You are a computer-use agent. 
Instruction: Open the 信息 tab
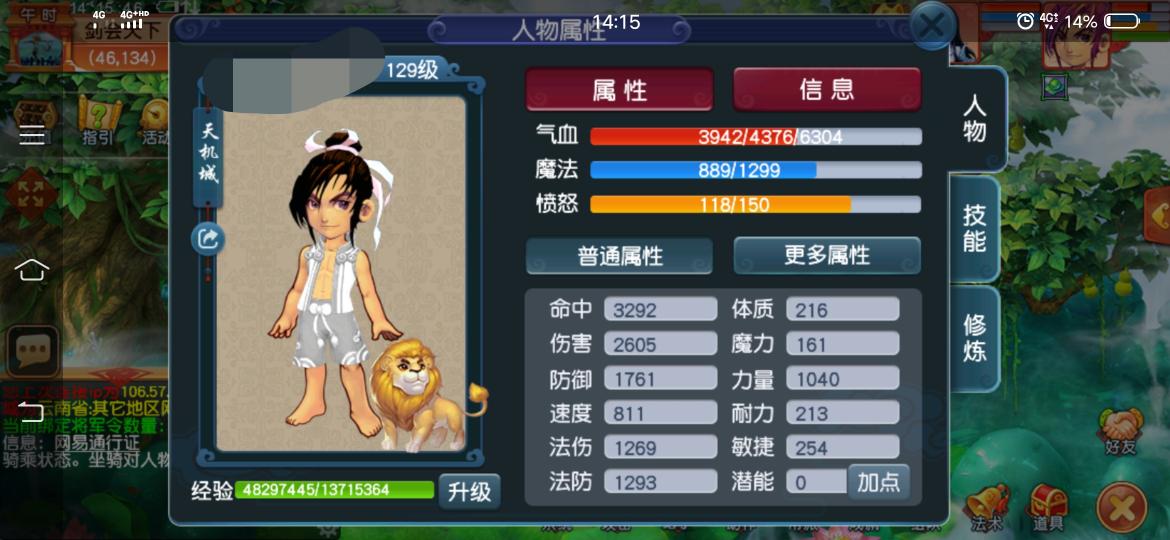tap(827, 90)
